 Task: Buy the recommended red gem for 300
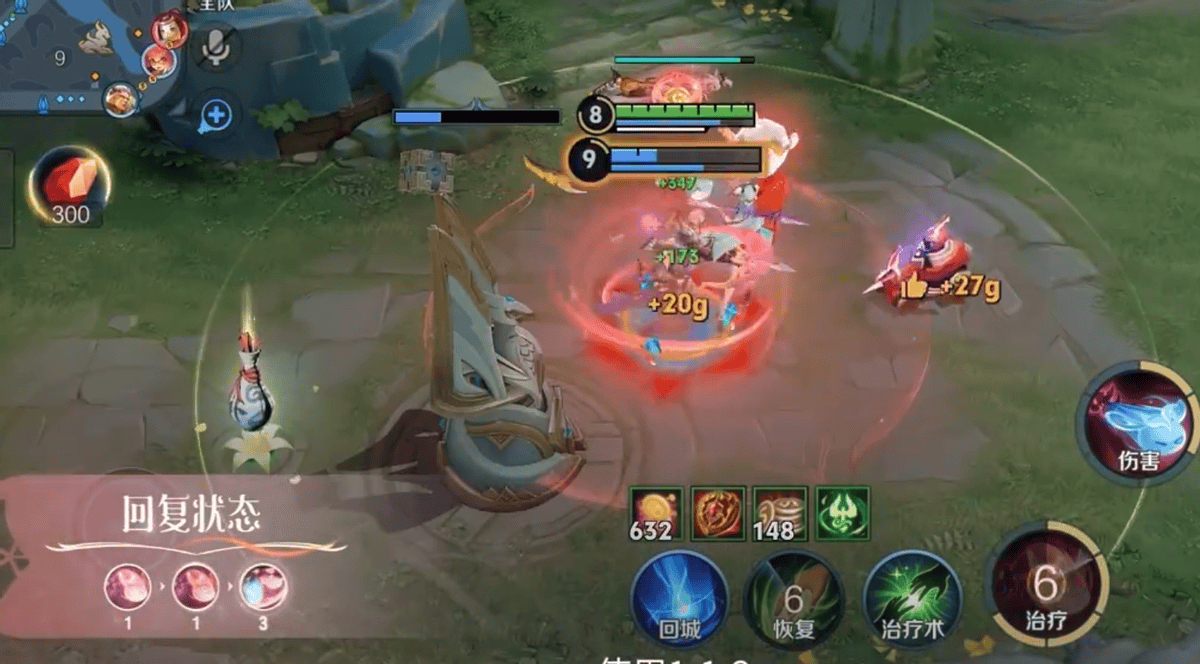click(70, 187)
